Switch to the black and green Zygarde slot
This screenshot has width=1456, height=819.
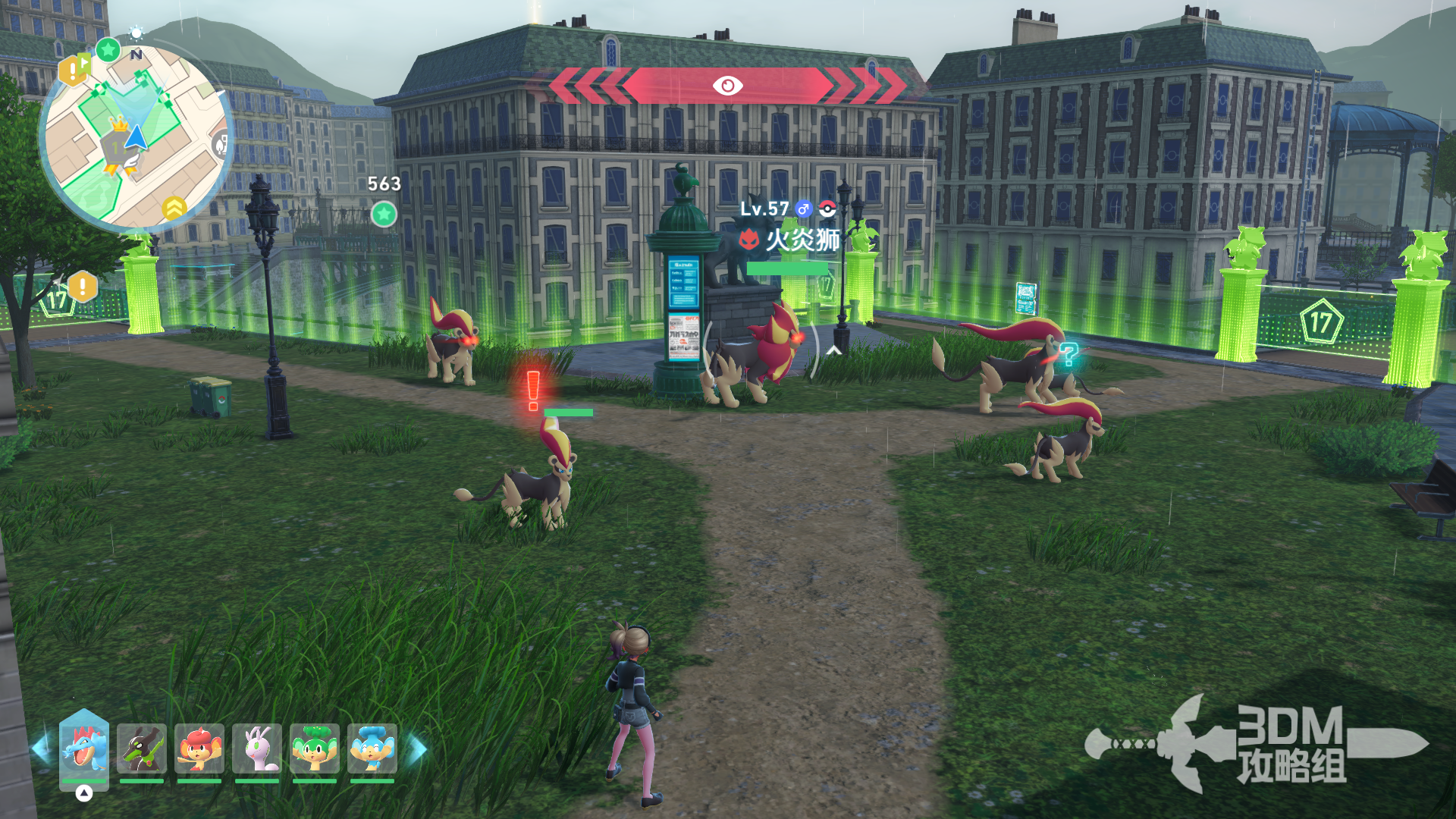pyautogui.click(x=142, y=748)
